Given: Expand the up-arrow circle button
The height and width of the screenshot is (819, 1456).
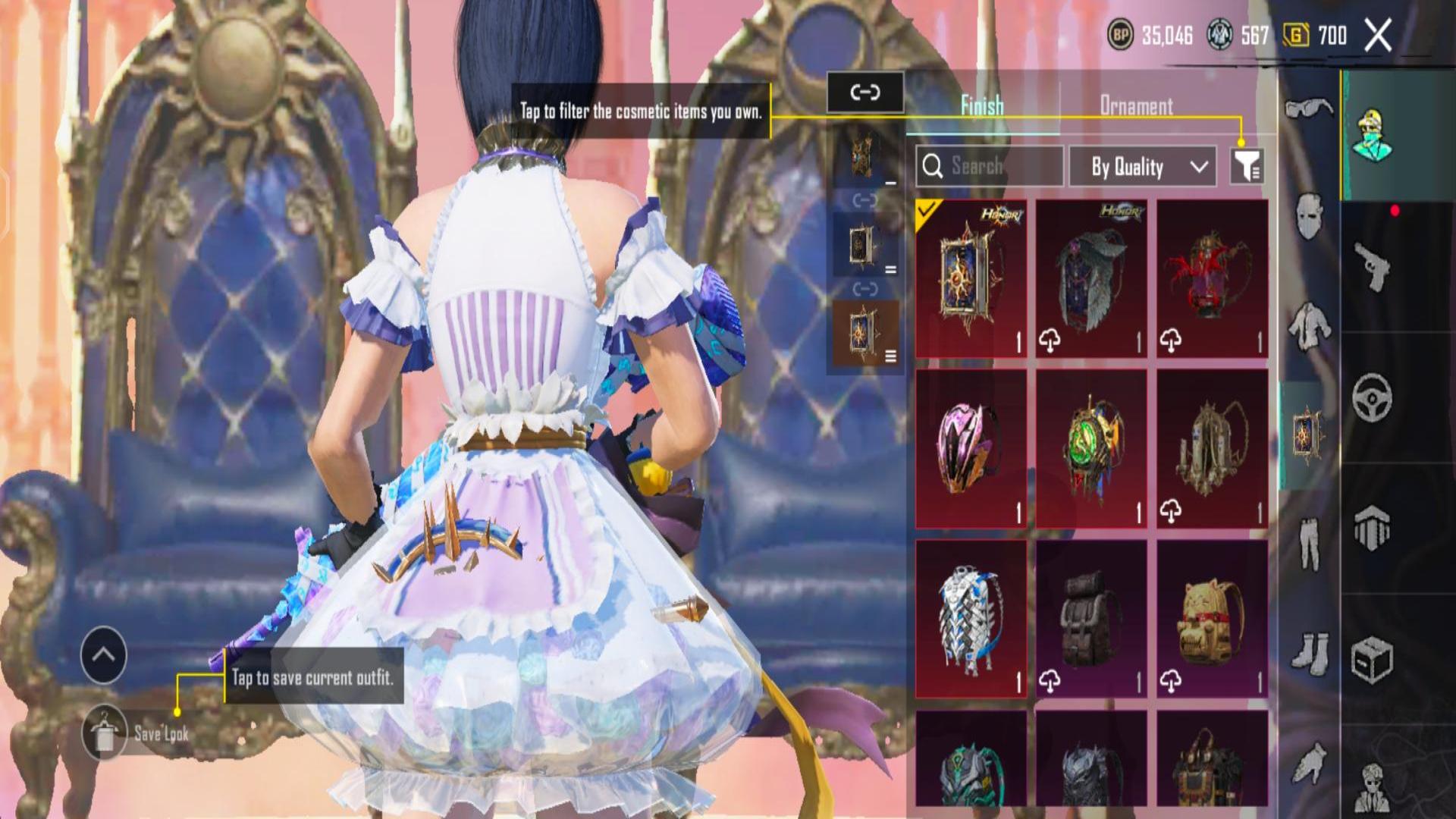Looking at the screenshot, I should click(x=104, y=655).
